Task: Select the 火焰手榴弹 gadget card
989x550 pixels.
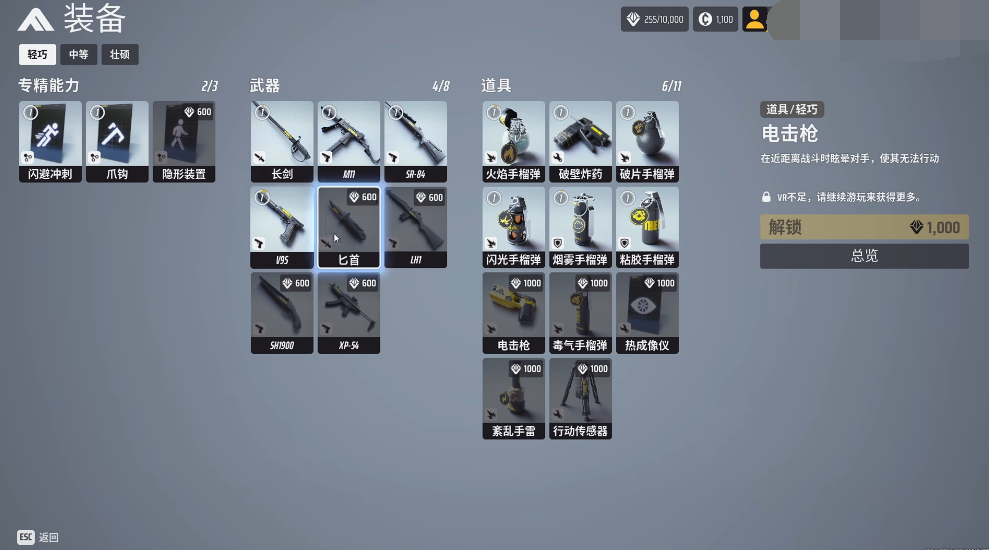Action: pyautogui.click(x=513, y=141)
